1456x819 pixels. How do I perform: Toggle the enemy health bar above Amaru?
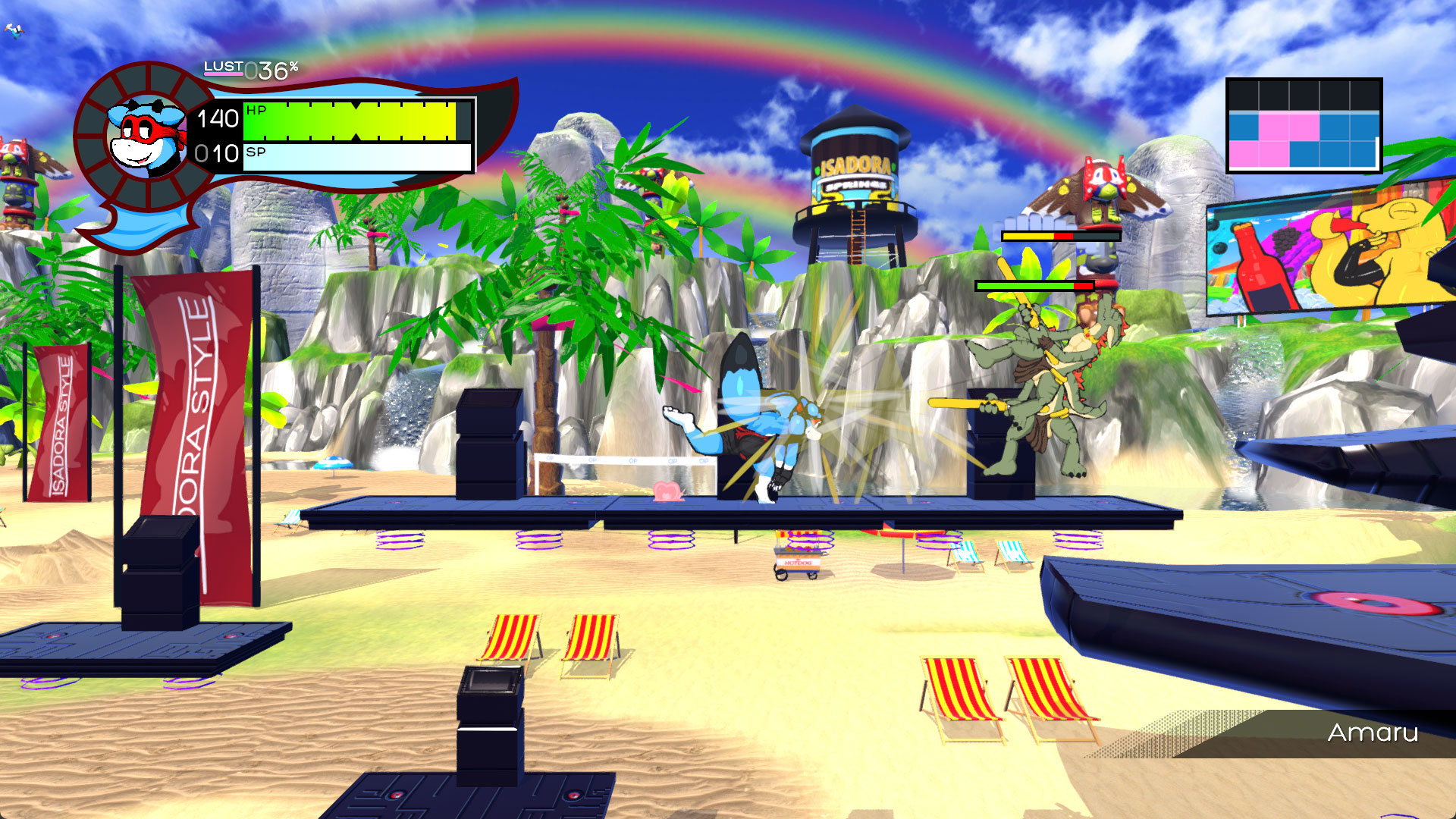click(x=1034, y=284)
